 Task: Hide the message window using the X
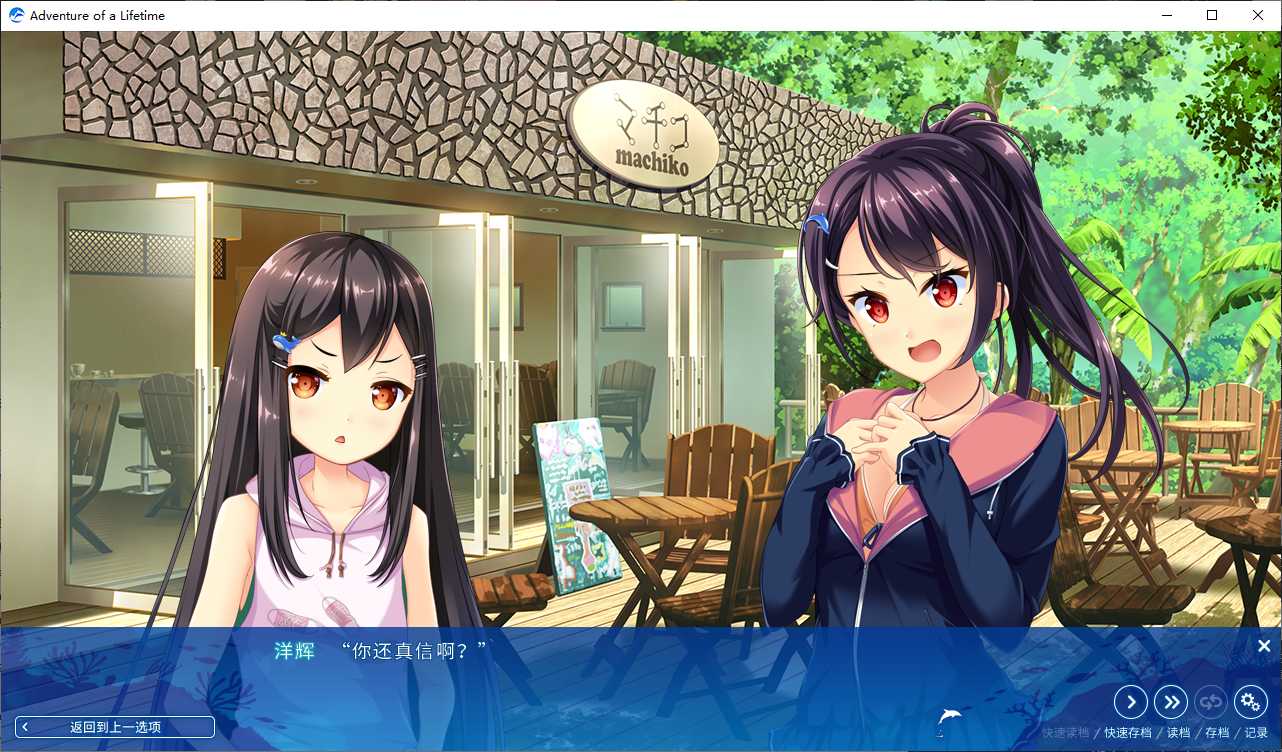tap(1264, 646)
